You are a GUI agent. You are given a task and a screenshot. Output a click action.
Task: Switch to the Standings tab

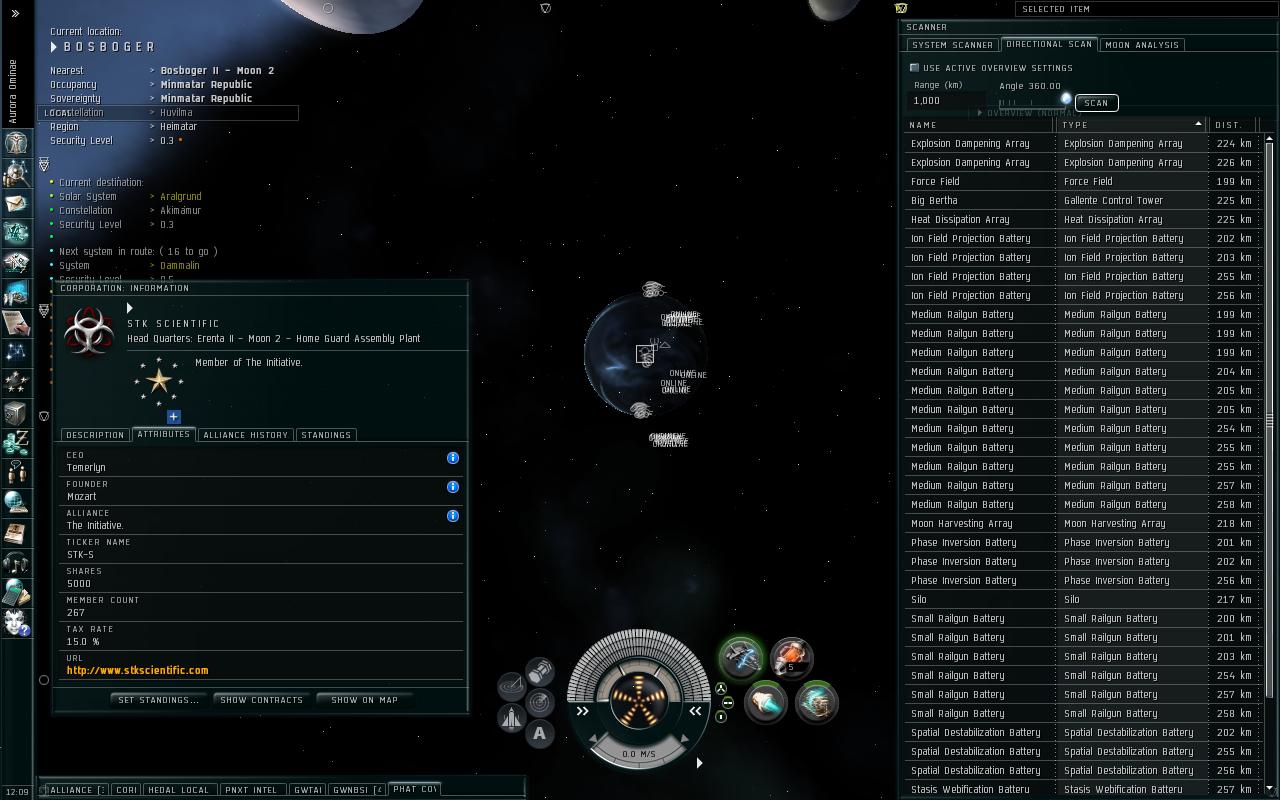point(326,435)
